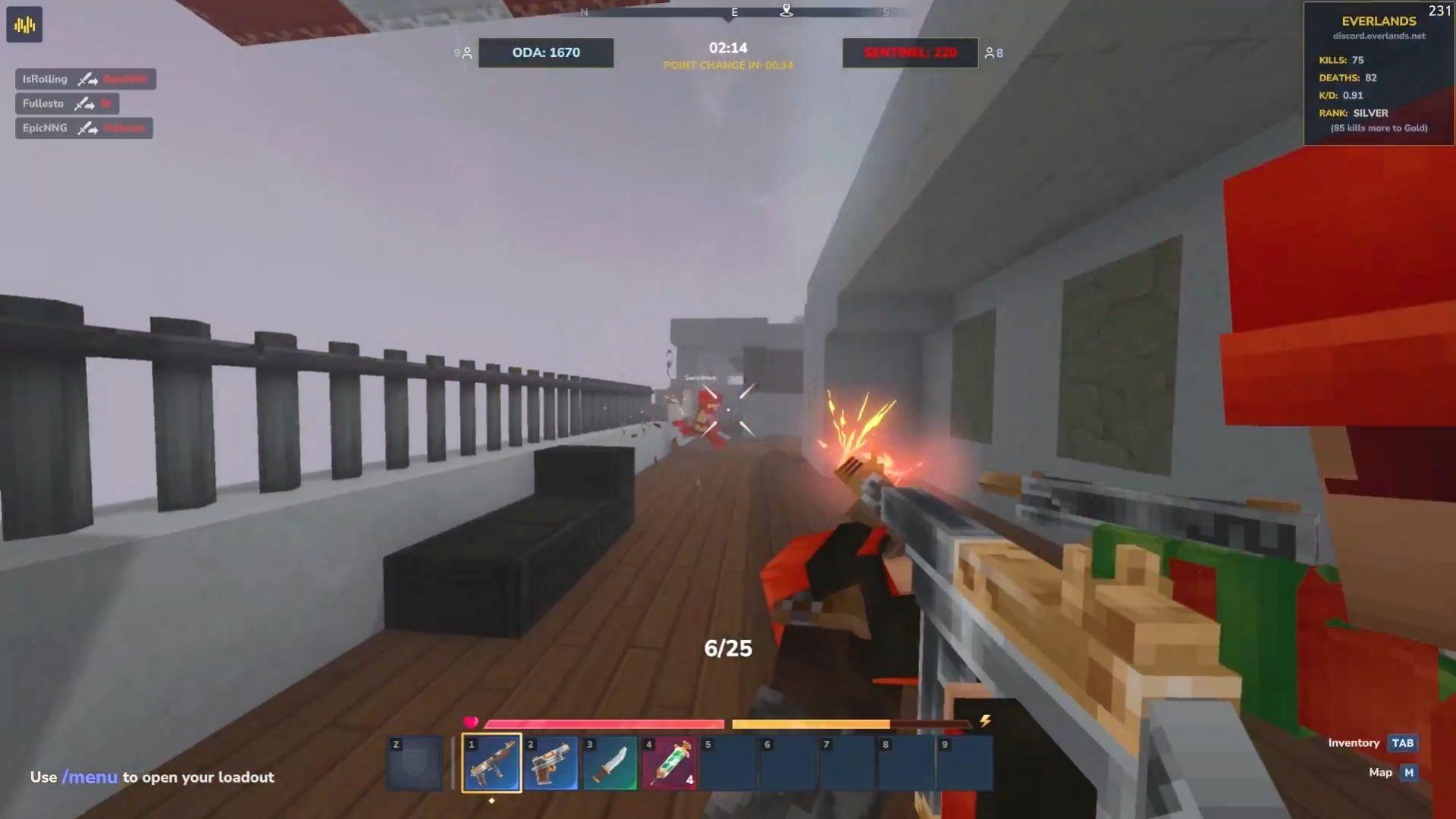Select the knife in hotbar slot 3
Screen dimensions: 1456x819
point(610,762)
